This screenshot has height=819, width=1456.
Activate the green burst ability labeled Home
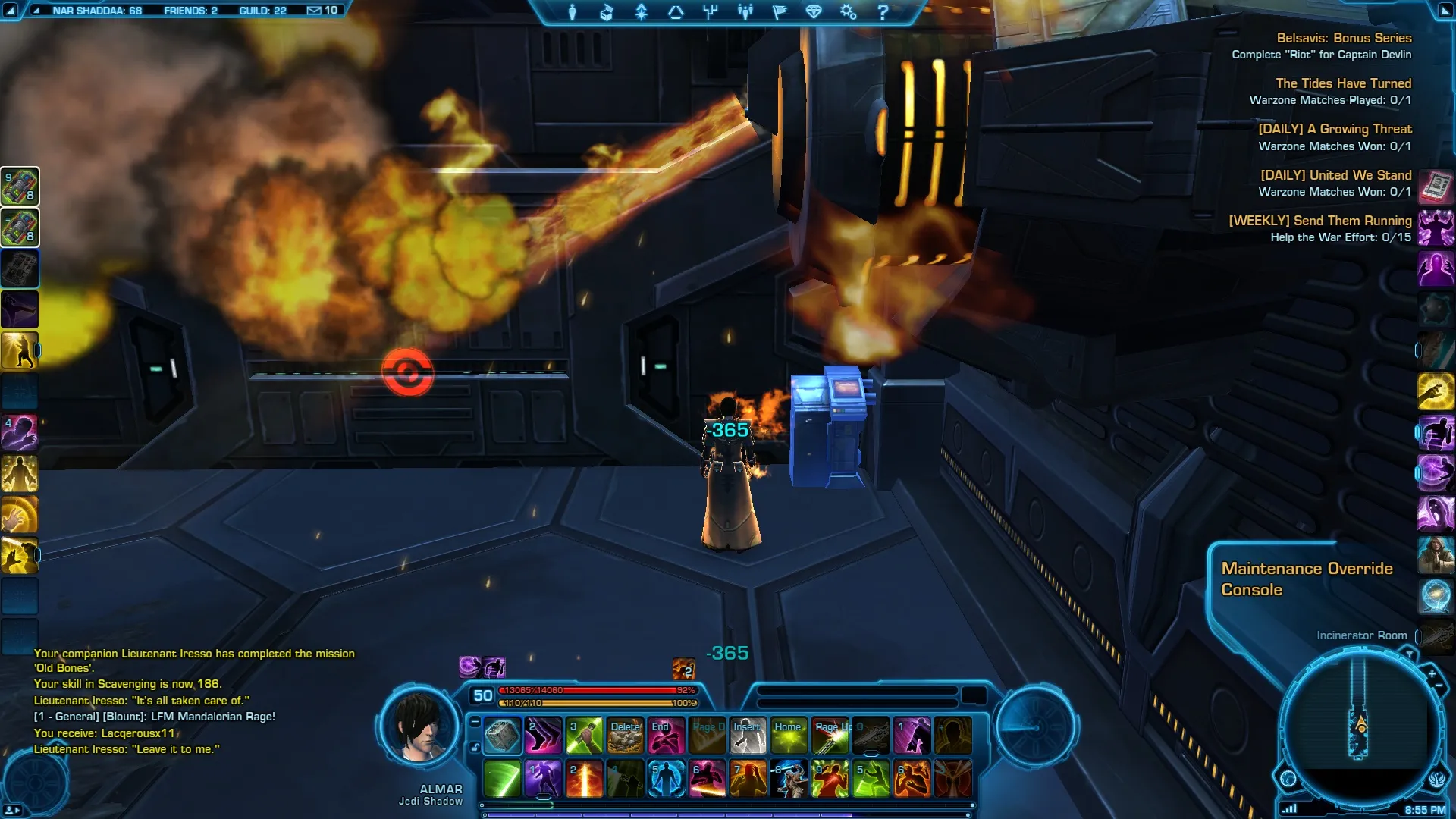click(789, 736)
